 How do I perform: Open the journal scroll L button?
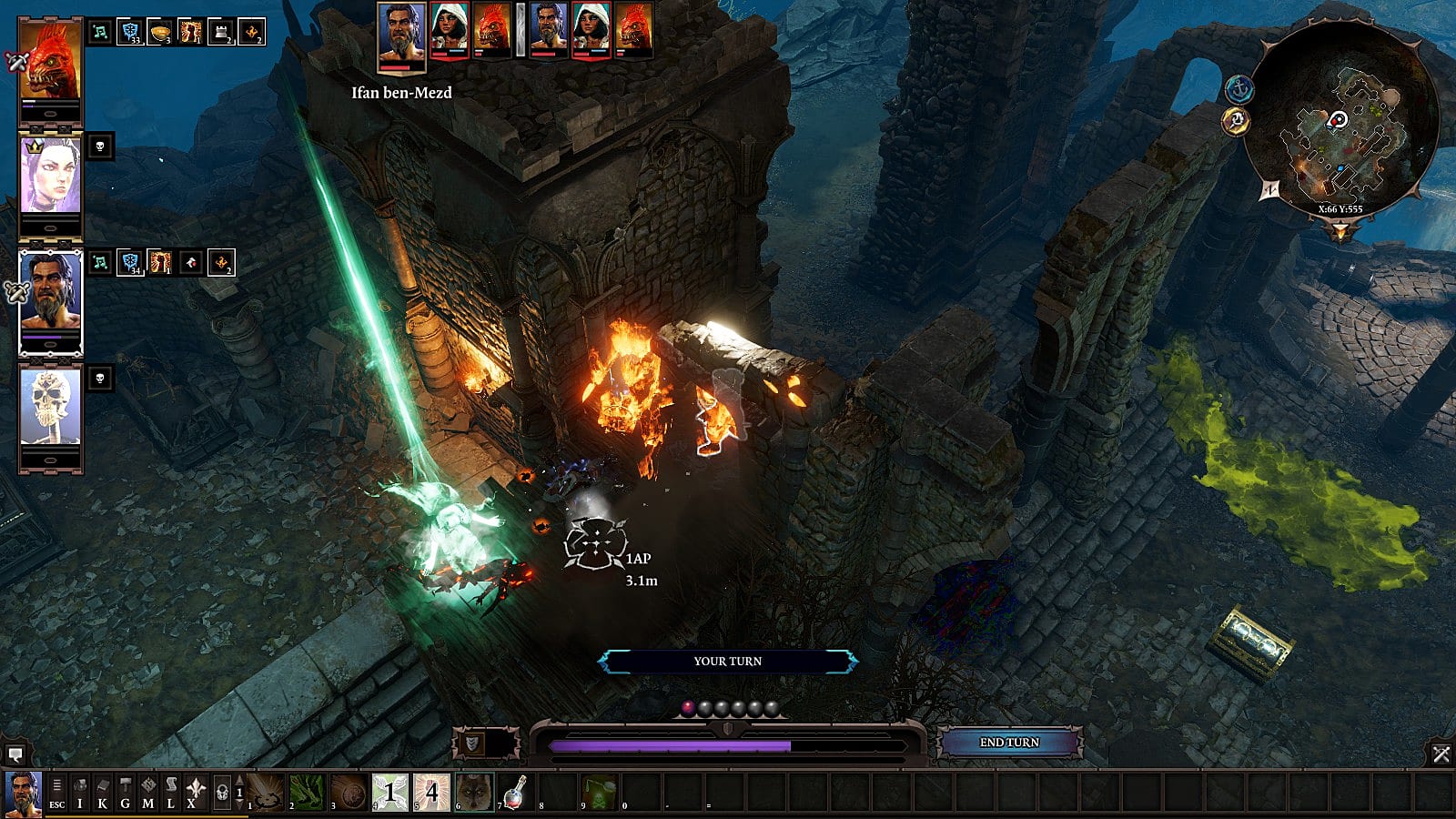171,793
